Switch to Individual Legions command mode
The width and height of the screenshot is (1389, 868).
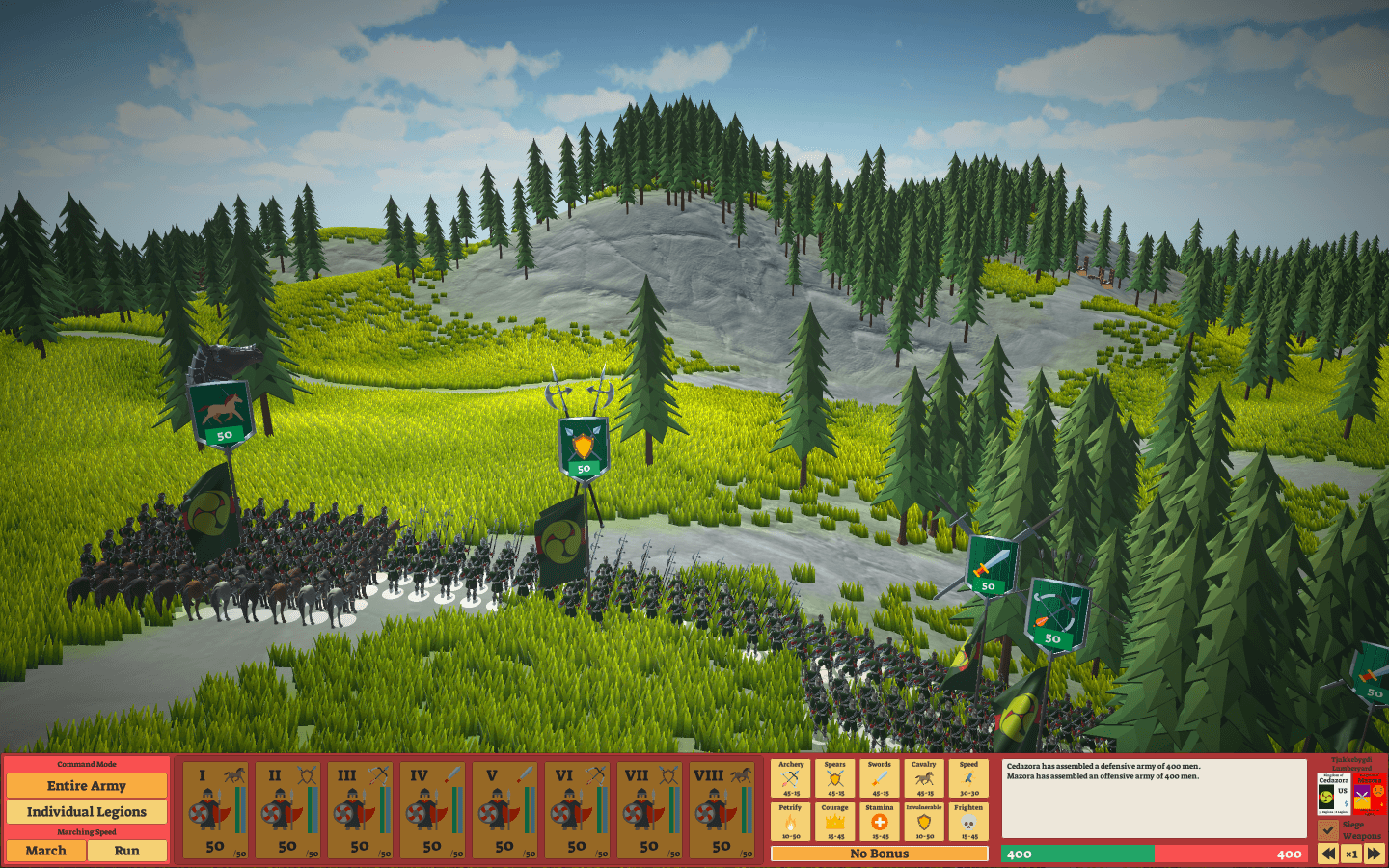click(x=86, y=812)
